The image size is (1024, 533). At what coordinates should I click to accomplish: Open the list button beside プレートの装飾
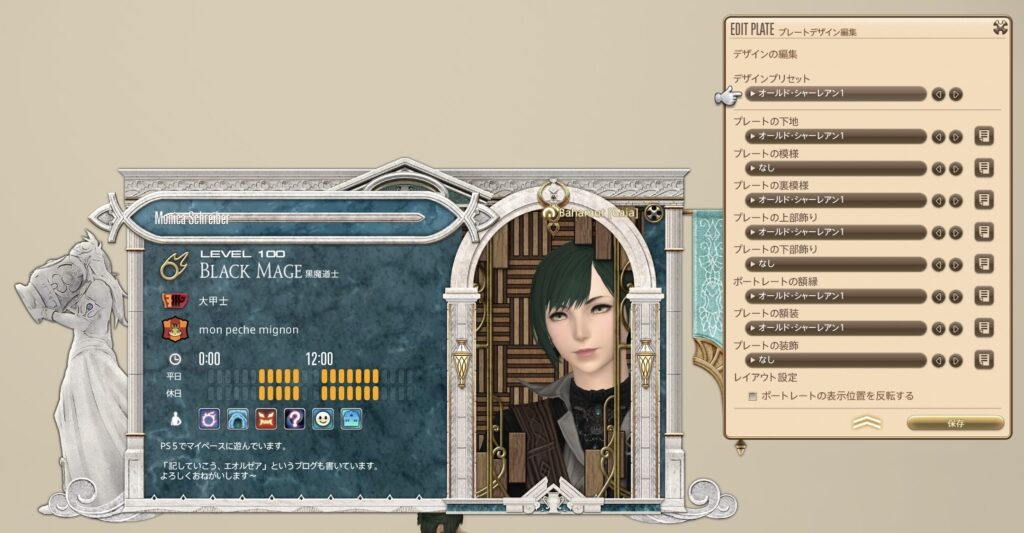point(984,359)
